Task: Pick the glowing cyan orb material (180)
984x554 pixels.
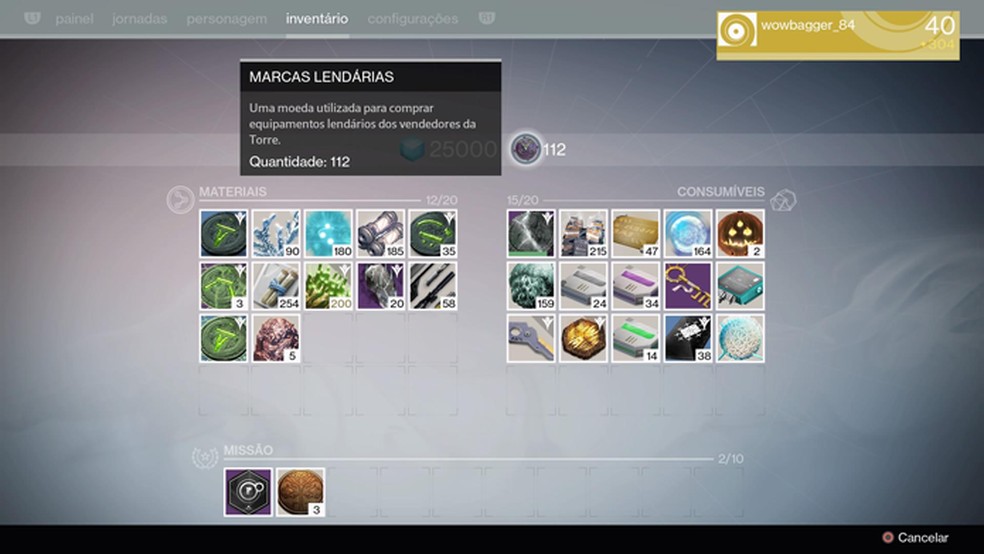Action: pyautogui.click(x=328, y=234)
